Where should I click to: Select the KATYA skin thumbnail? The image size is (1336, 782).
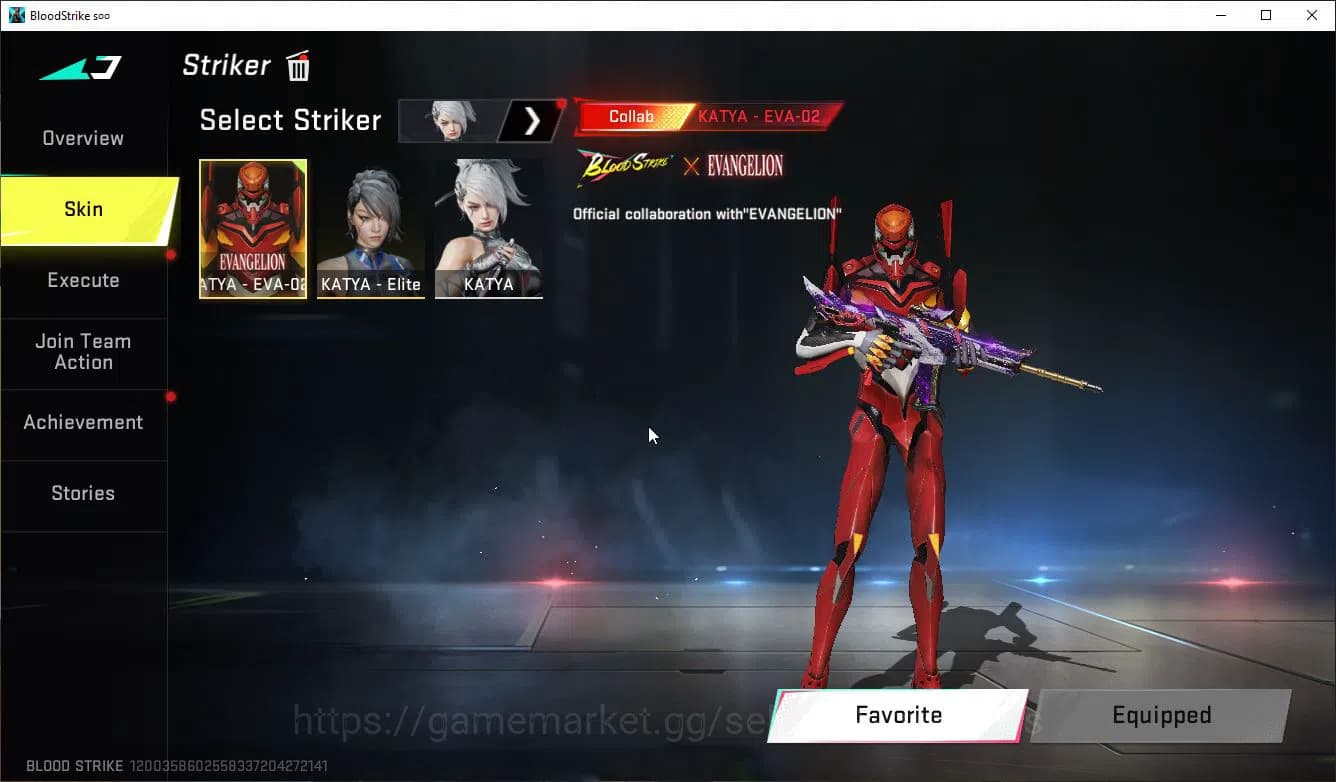click(x=488, y=228)
